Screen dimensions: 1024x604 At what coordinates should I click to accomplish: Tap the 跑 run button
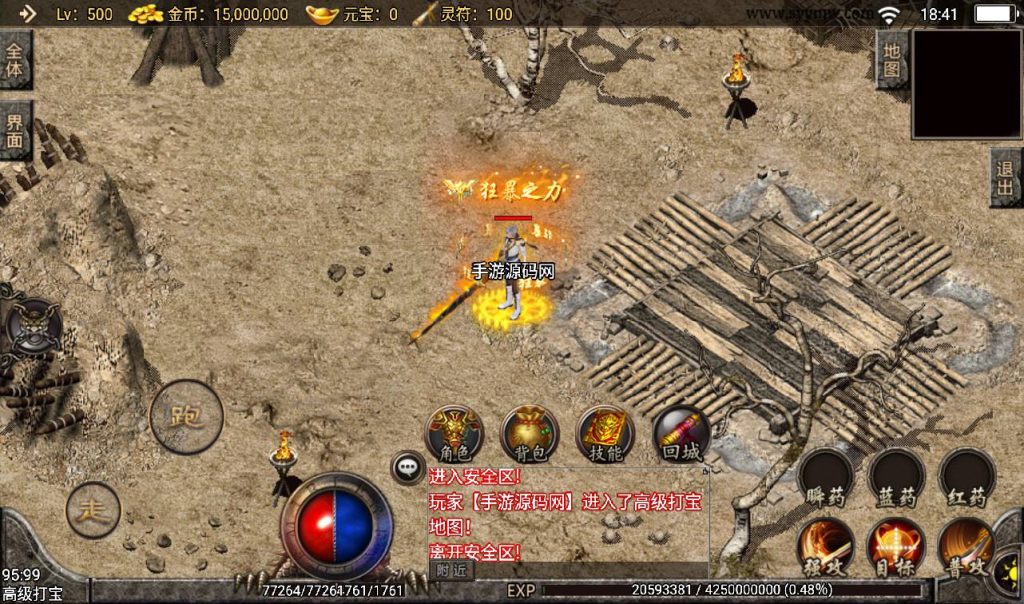coord(186,416)
